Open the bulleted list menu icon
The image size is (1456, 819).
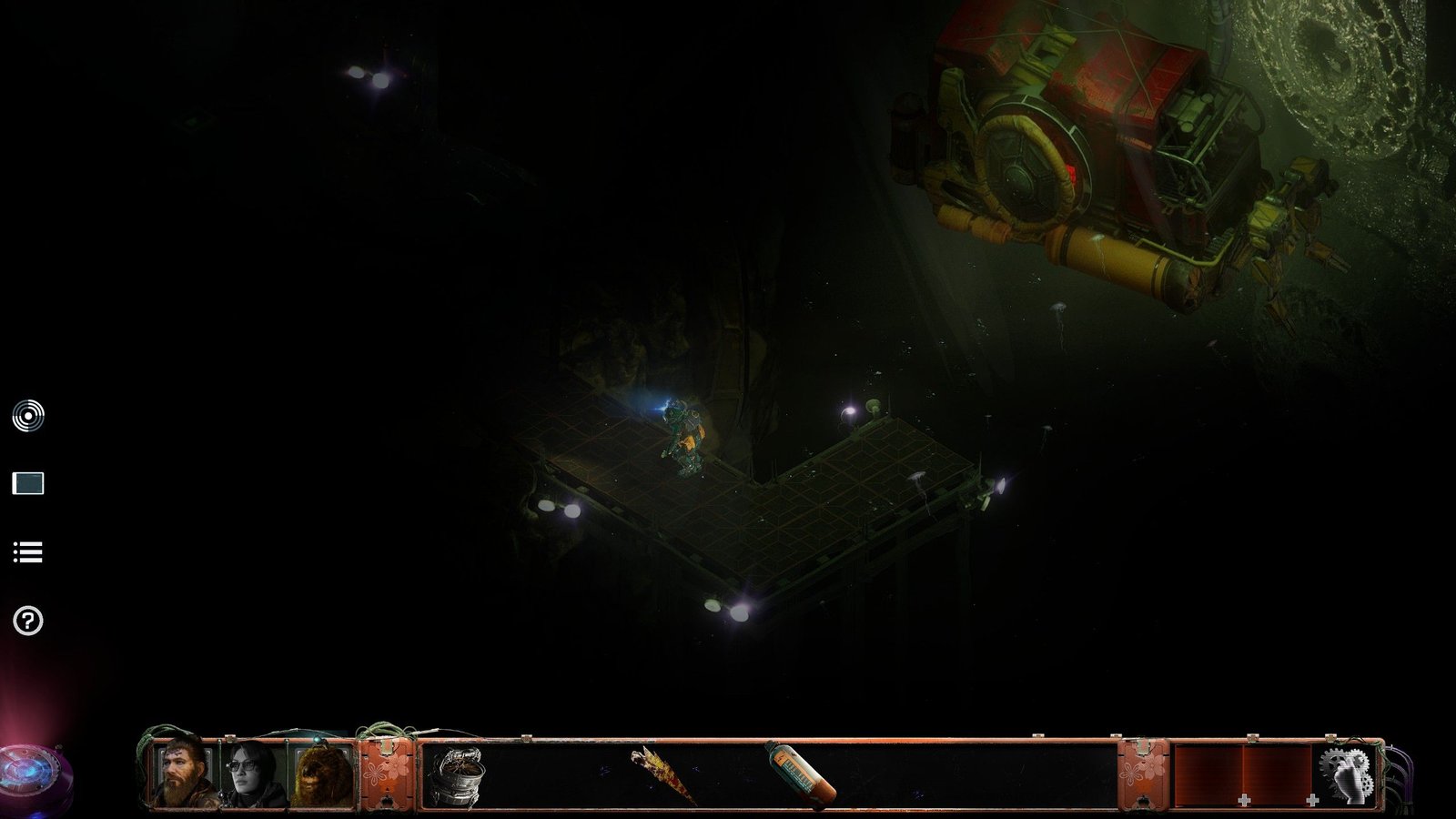(x=28, y=552)
